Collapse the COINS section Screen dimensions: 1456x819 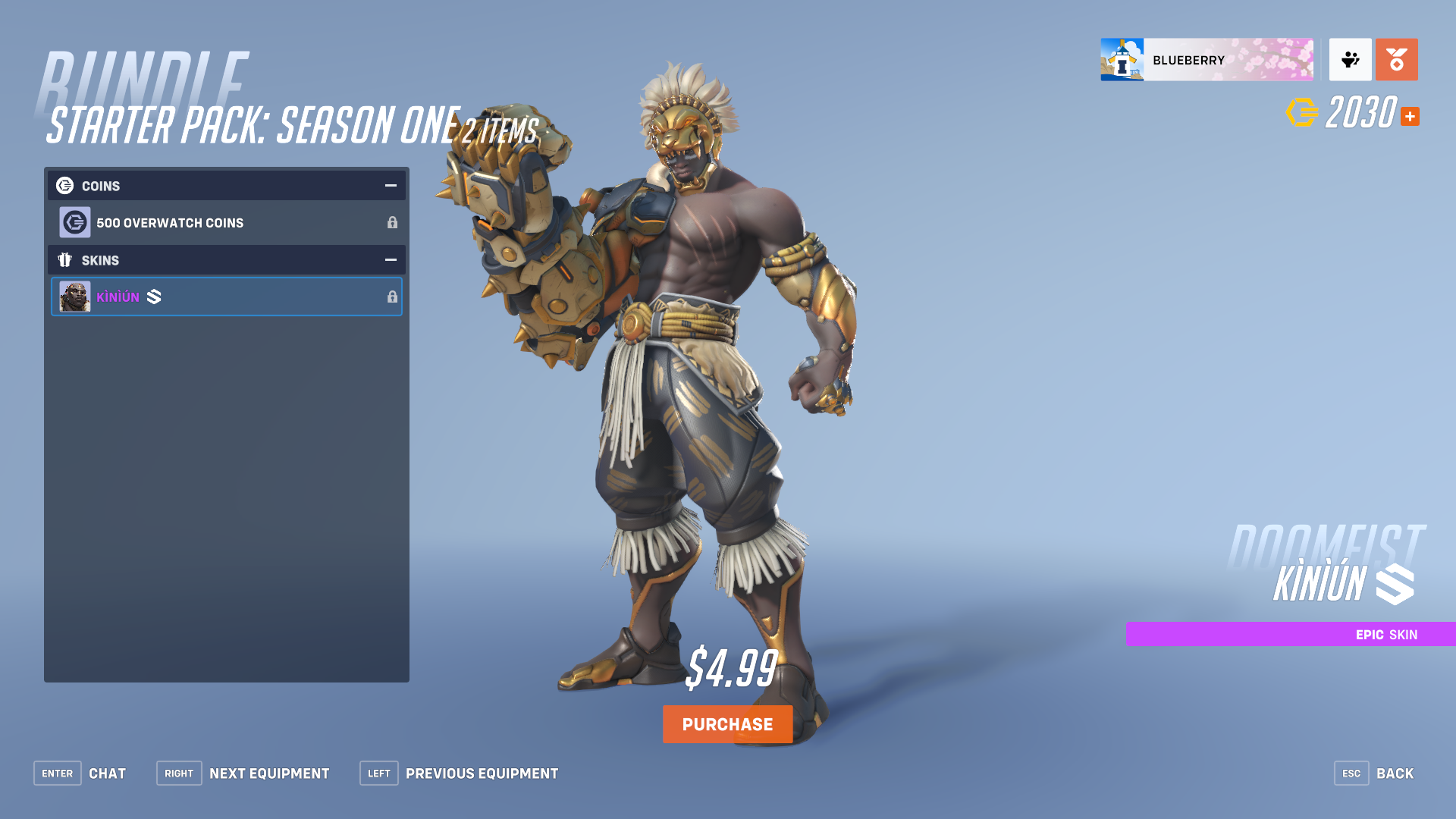coord(391,185)
